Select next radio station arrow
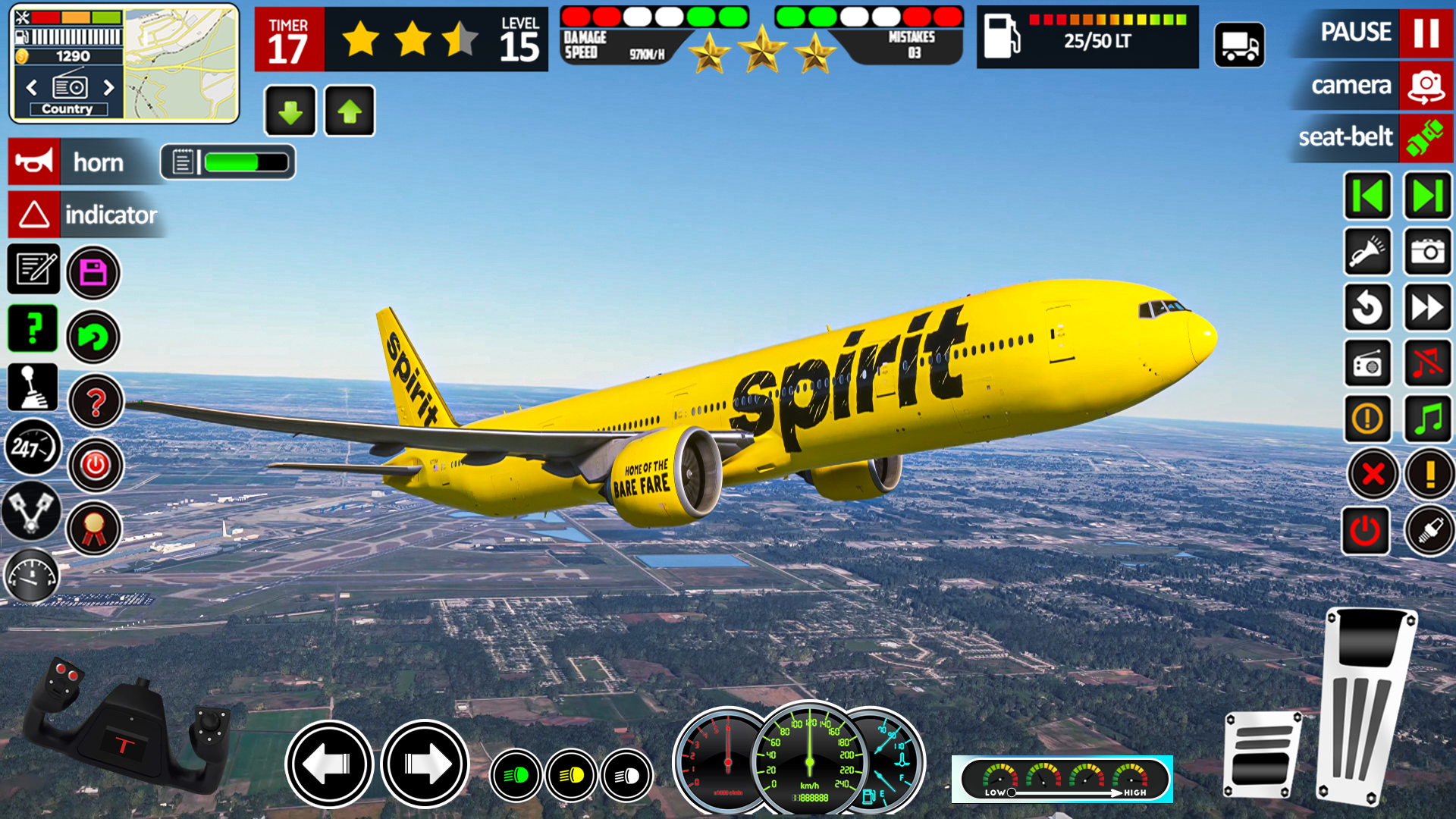Image resolution: width=1456 pixels, height=819 pixels. click(x=108, y=87)
